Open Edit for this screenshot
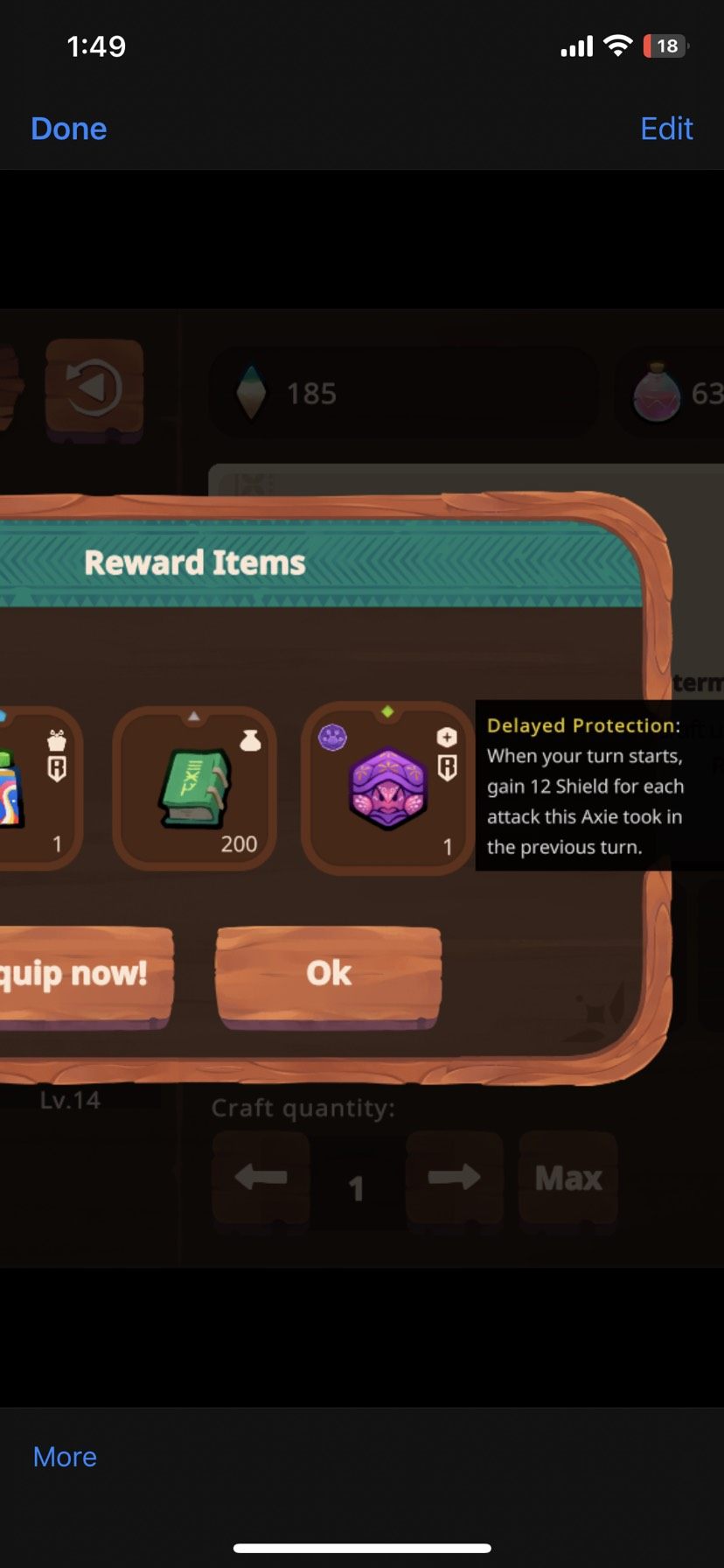 (x=666, y=129)
